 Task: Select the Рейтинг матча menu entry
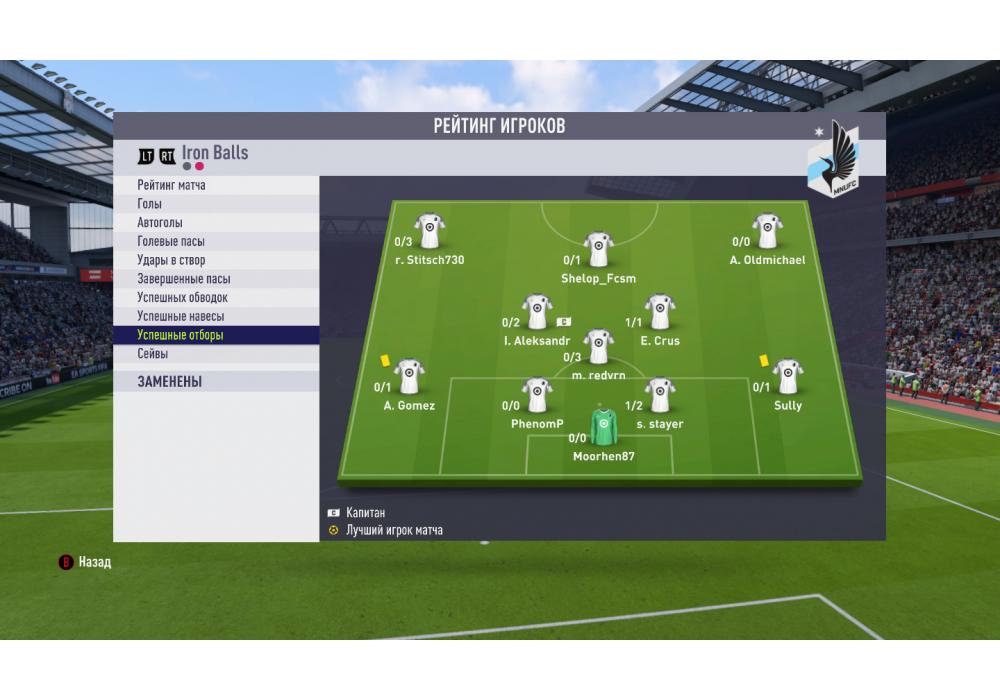coord(172,185)
